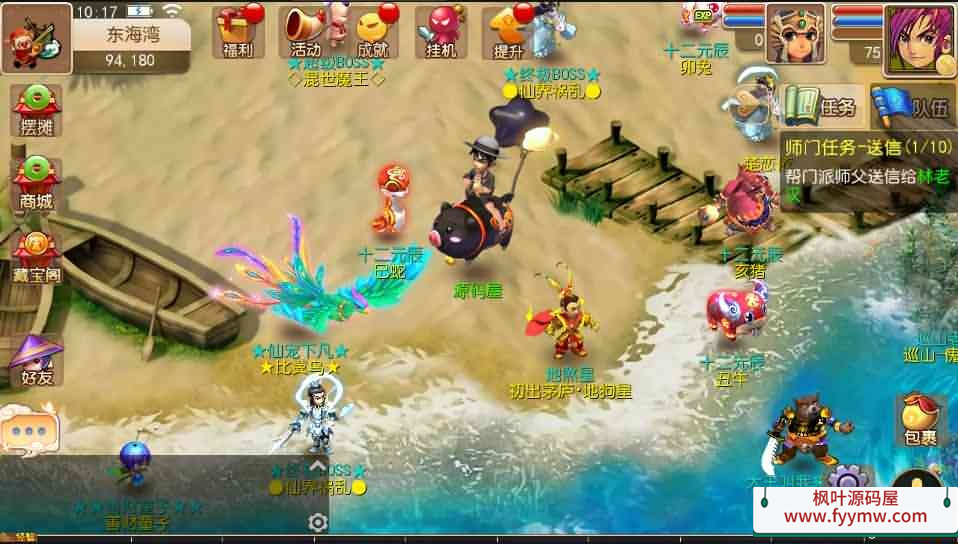The width and height of the screenshot is (958, 544).
Task: Open chat settings gear icon
Action: (x=318, y=522)
